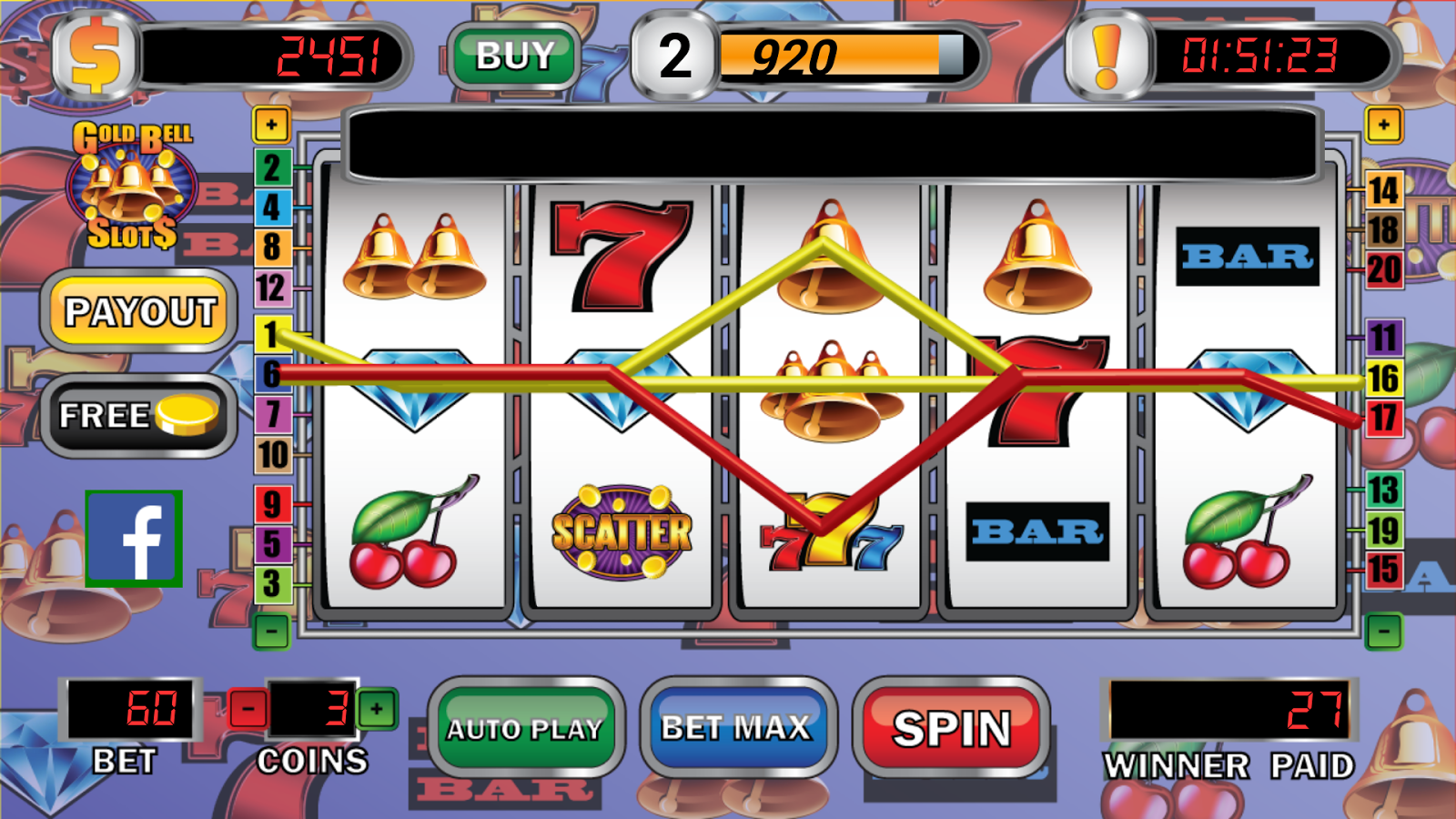Select payline number 15 marker
This screenshot has height=819, width=1456.
[x=1383, y=571]
